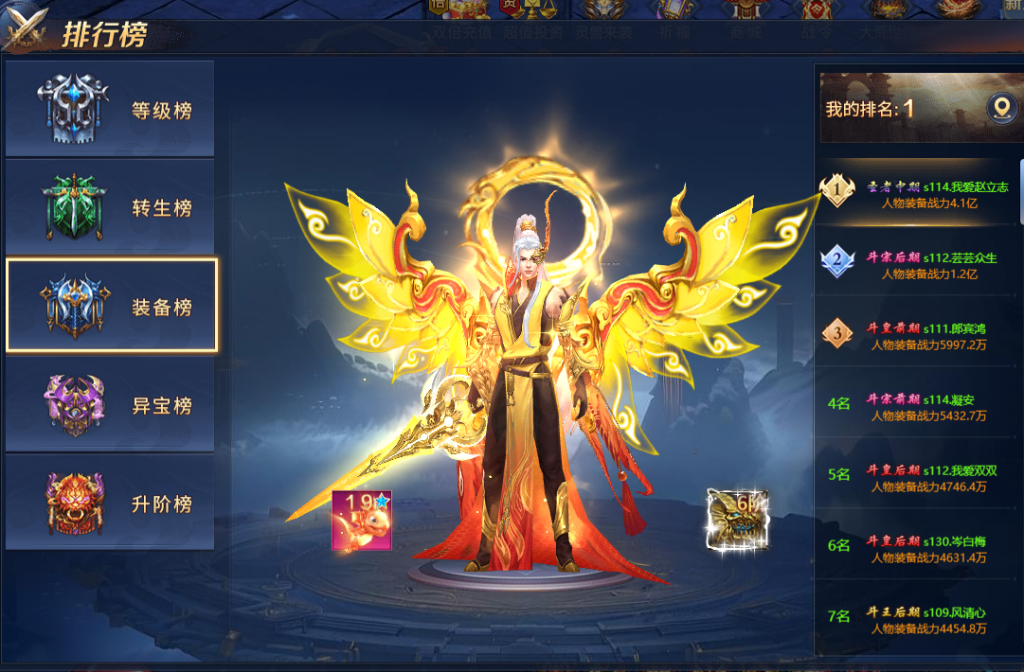Screen dimensions: 1024x672
Task: Open the 等级榜 level ranking tab
Action: coord(110,109)
